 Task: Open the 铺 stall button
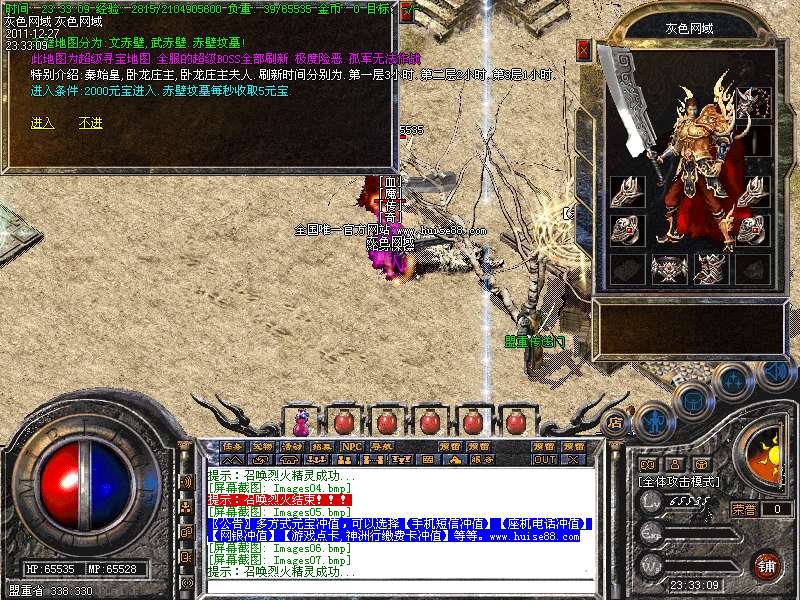pyautogui.click(x=768, y=565)
